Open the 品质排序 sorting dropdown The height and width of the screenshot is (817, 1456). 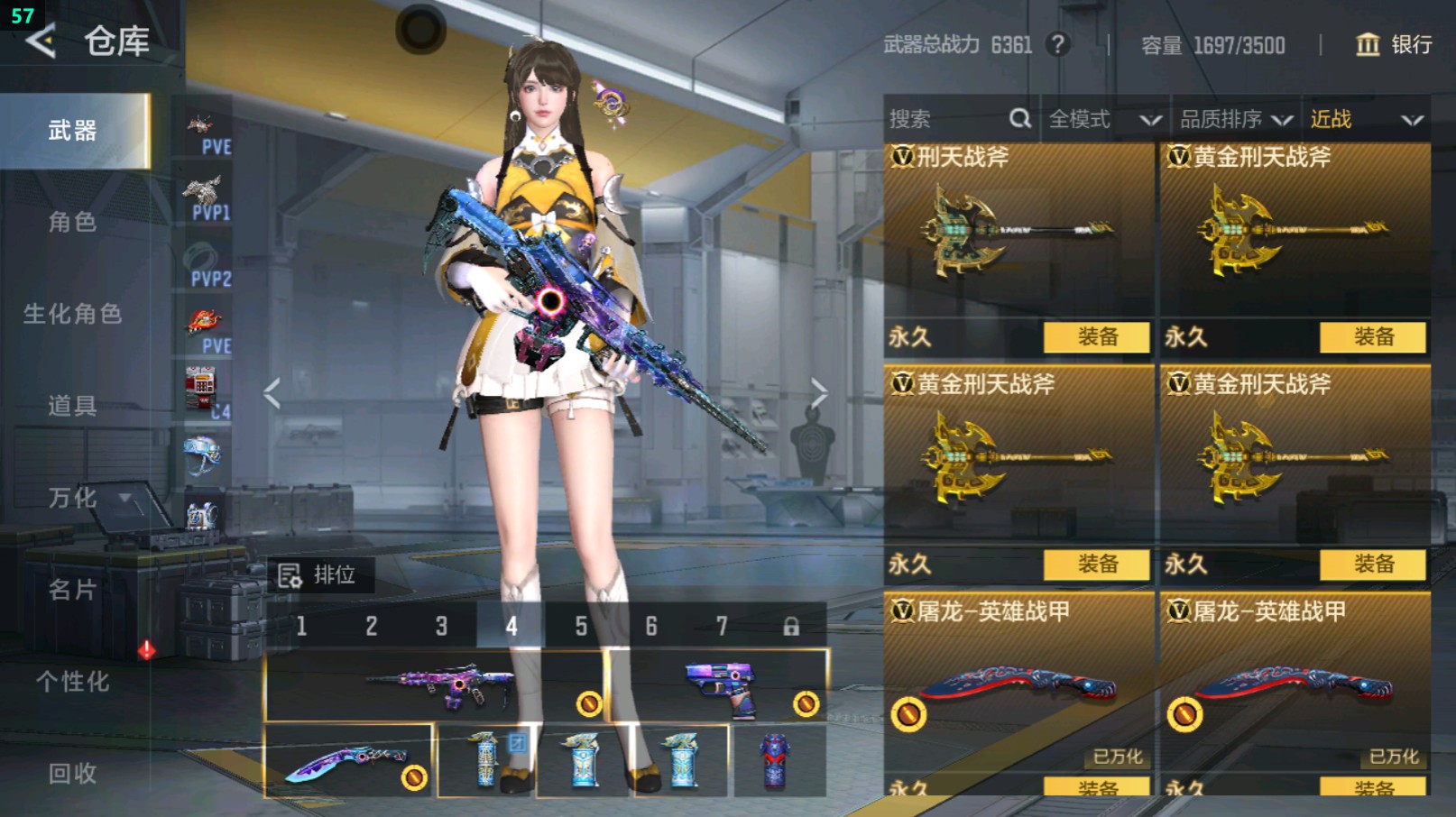tap(1232, 117)
